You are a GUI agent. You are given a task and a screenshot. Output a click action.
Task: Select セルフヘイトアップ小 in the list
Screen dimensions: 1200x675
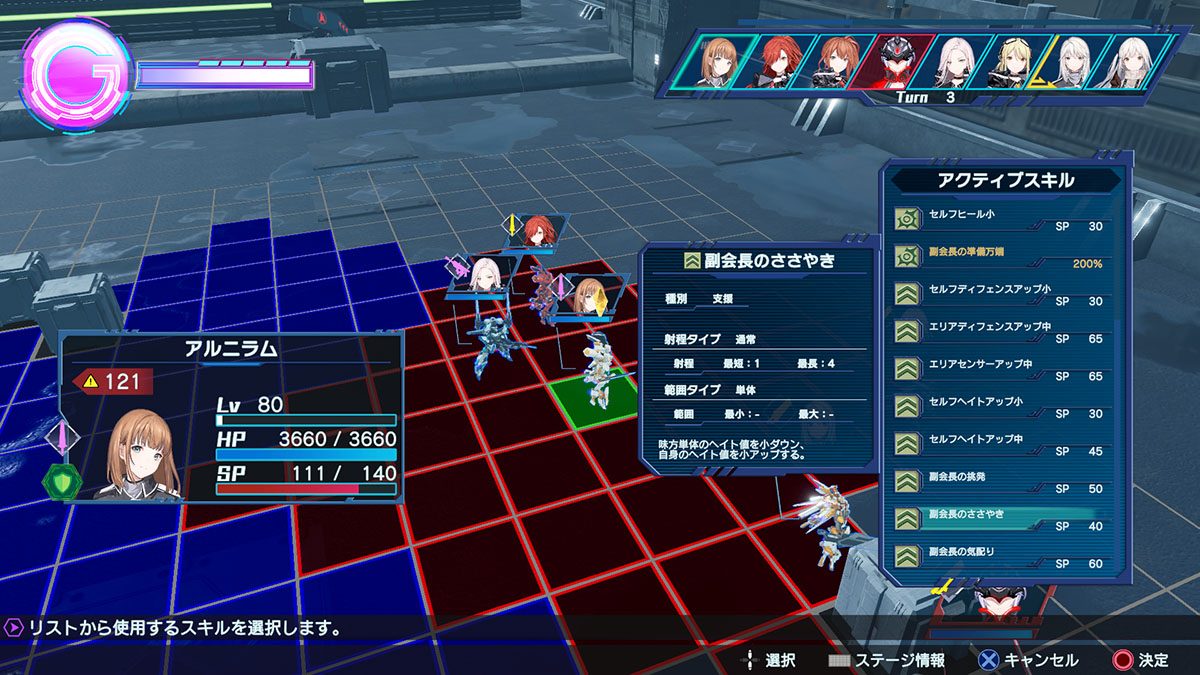click(x=1000, y=407)
